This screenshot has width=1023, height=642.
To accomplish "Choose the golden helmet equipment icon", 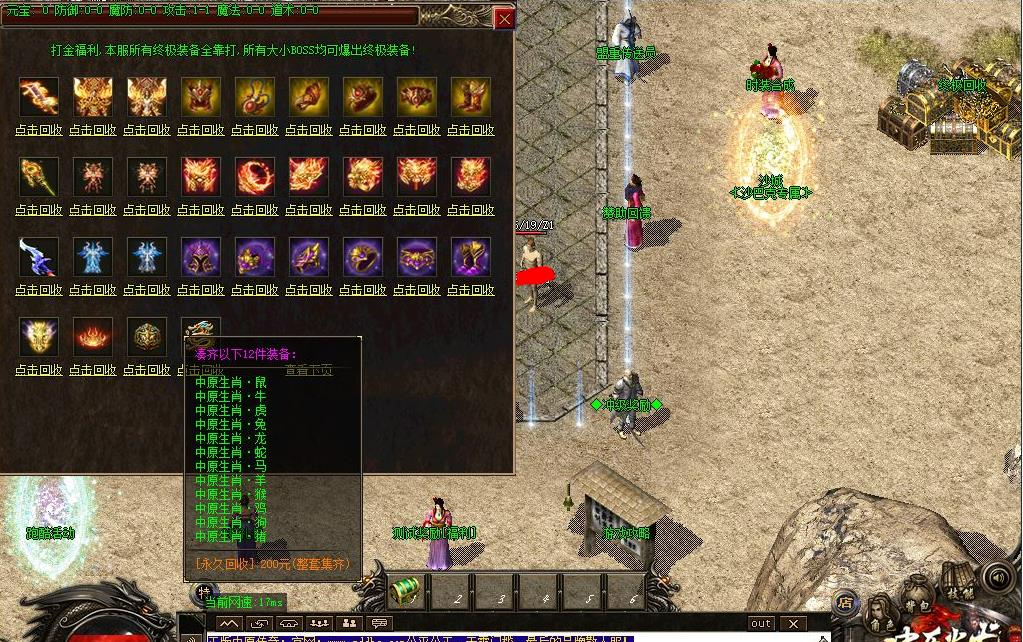I will [201, 97].
